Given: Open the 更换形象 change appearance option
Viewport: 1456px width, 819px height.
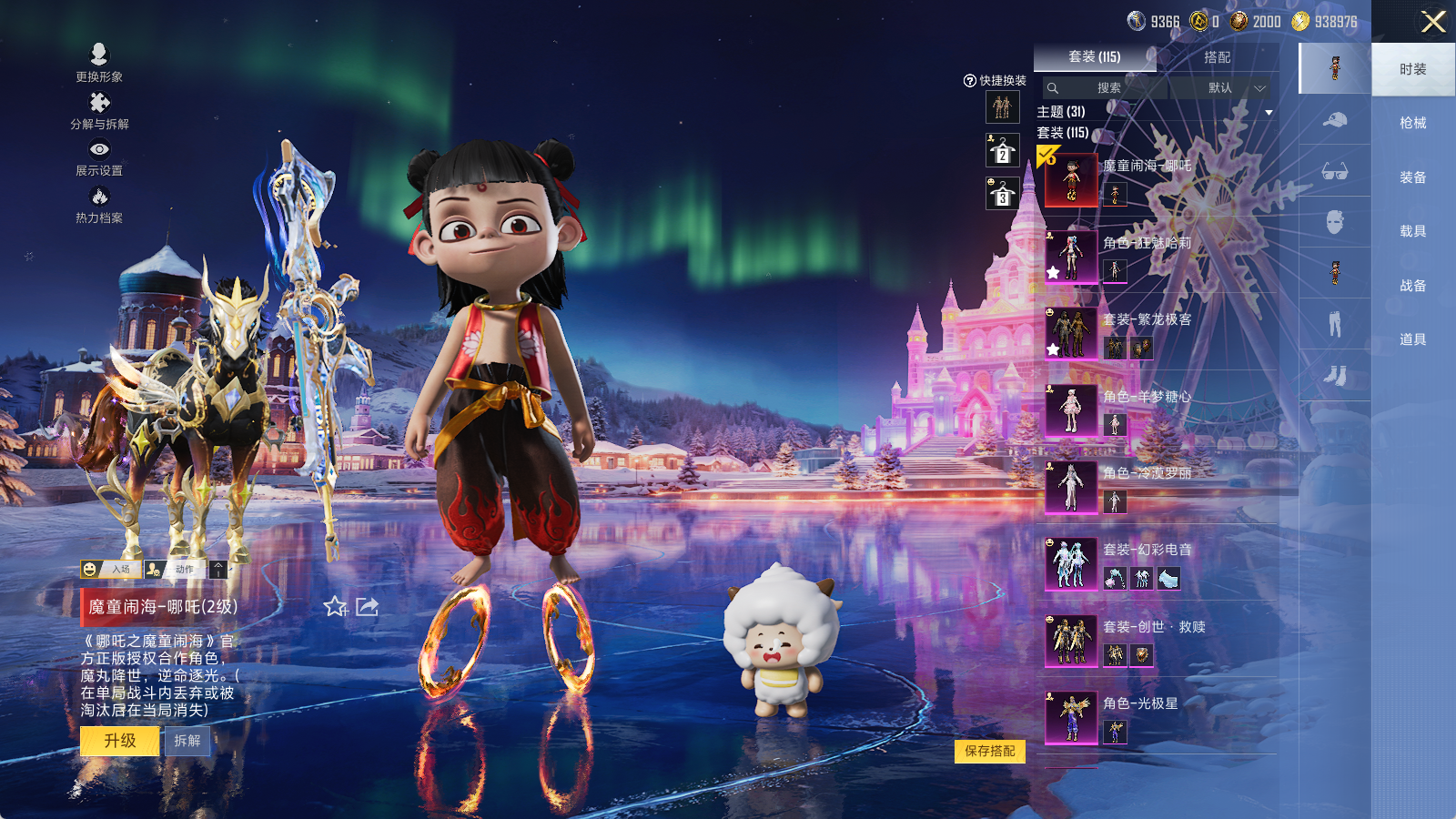Looking at the screenshot, I should [x=99, y=62].
